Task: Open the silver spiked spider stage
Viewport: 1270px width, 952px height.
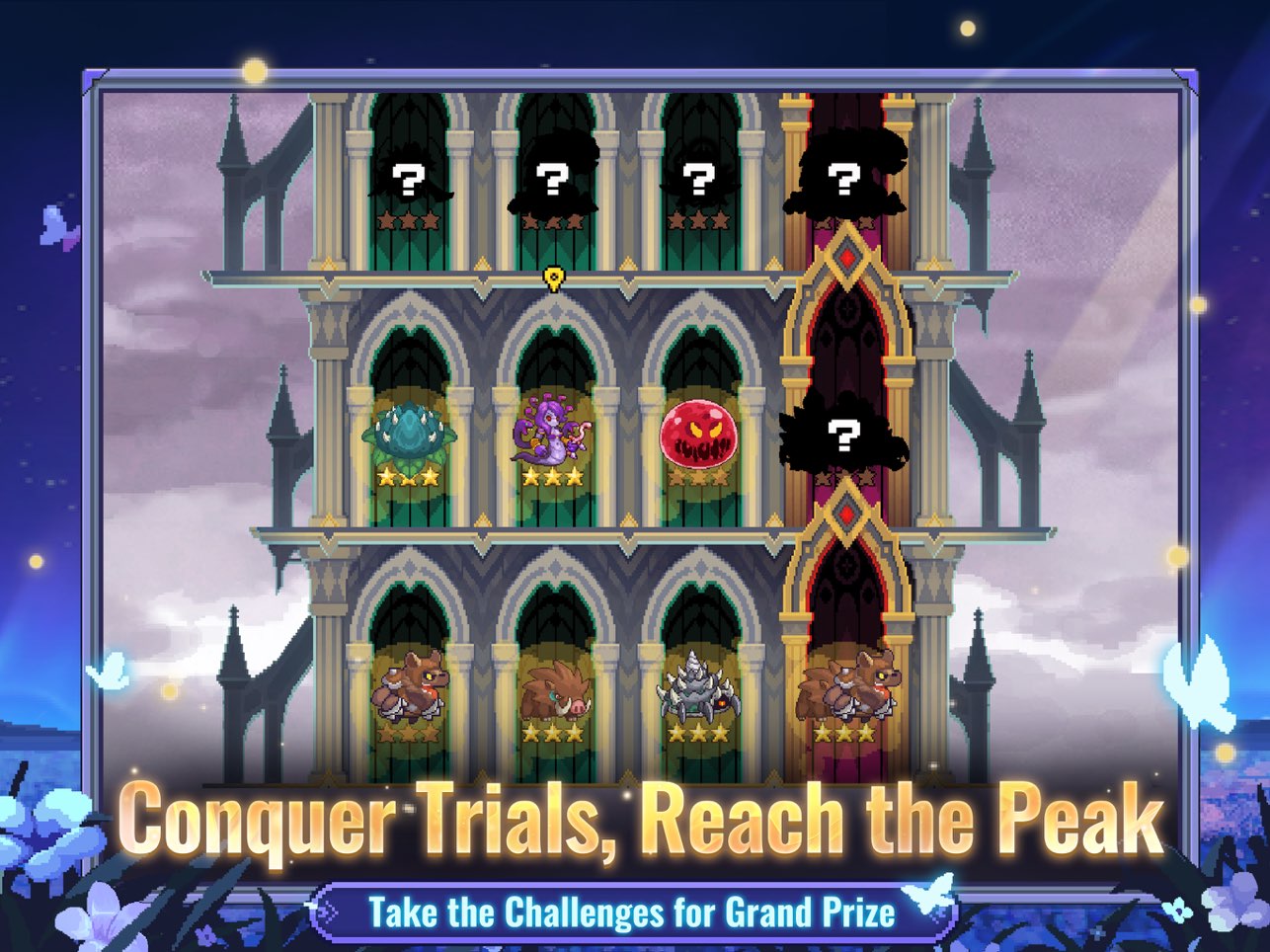Action: click(x=697, y=686)
